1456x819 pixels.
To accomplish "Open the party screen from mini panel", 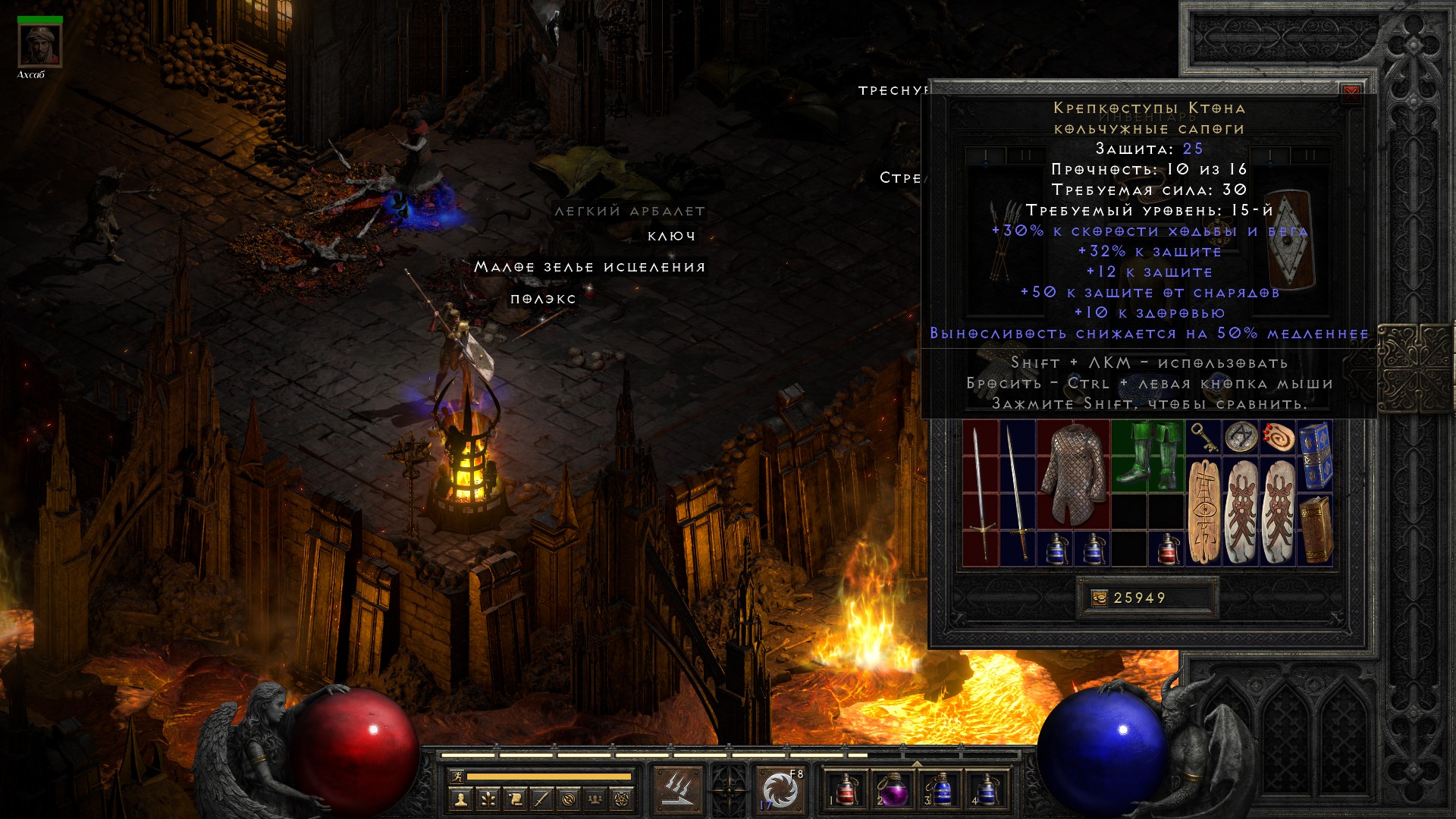I will (595, 799).
